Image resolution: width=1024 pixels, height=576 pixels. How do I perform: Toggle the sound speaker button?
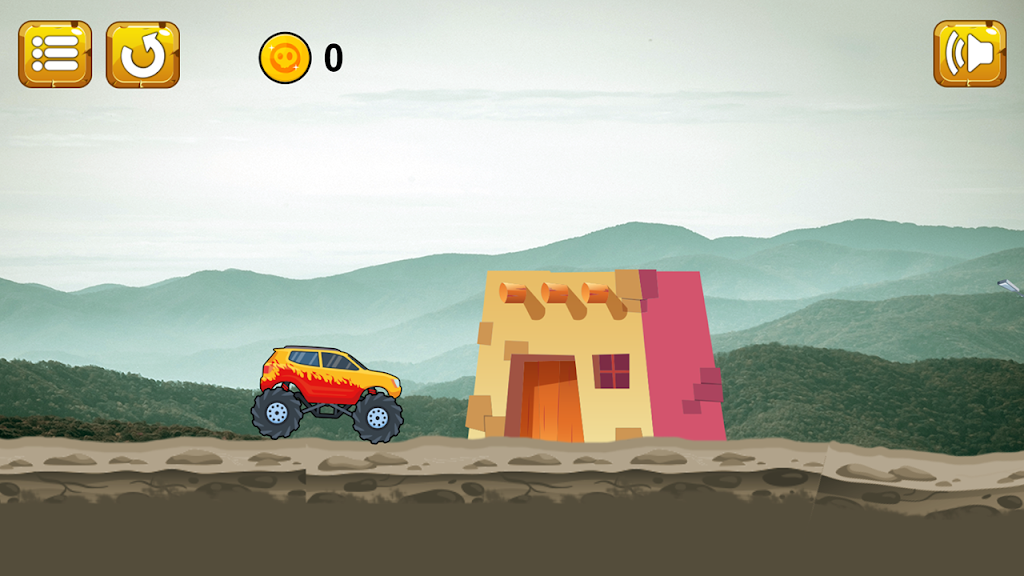pos(969,55)
